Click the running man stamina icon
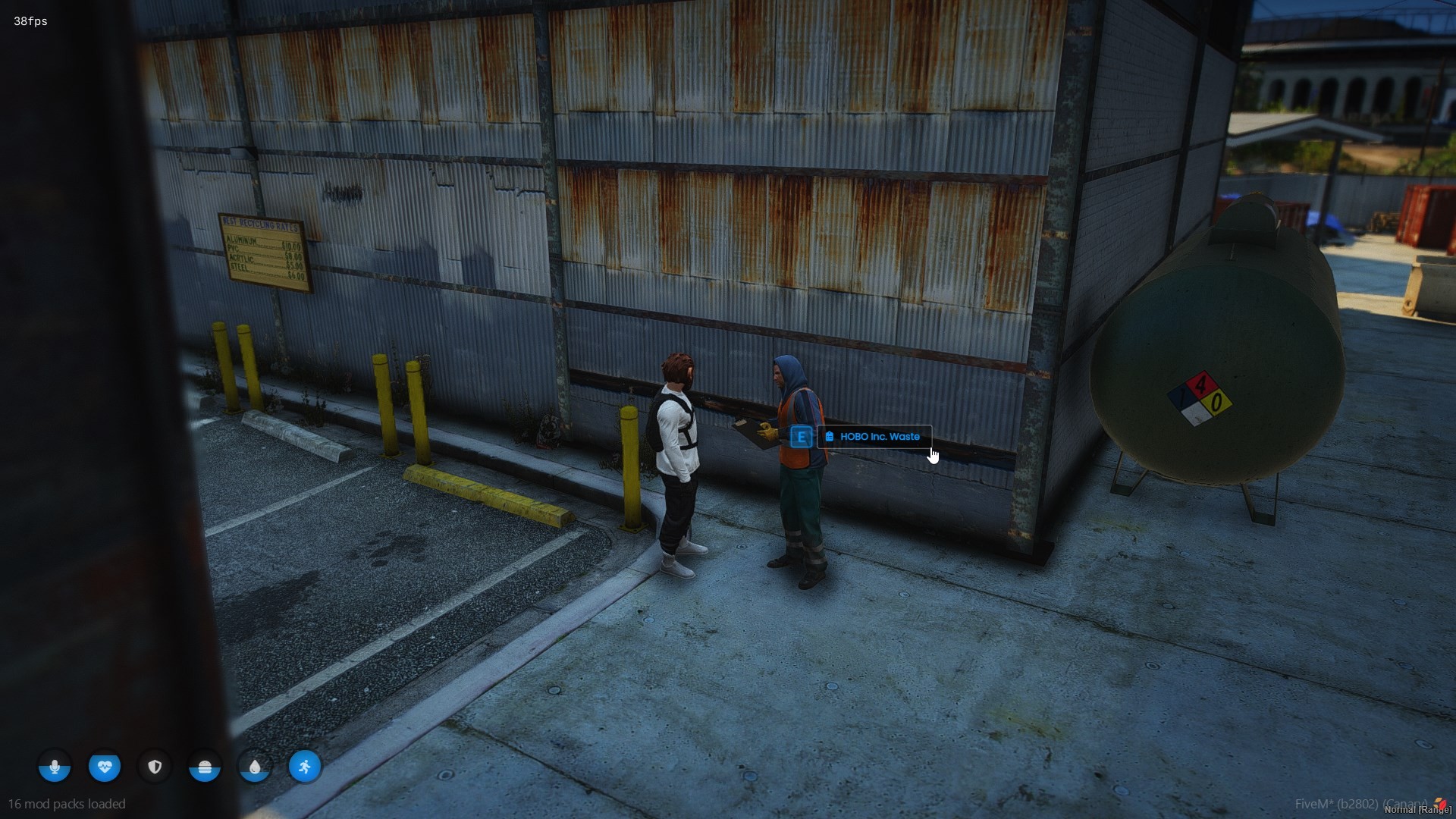 (x=305, y=767)
